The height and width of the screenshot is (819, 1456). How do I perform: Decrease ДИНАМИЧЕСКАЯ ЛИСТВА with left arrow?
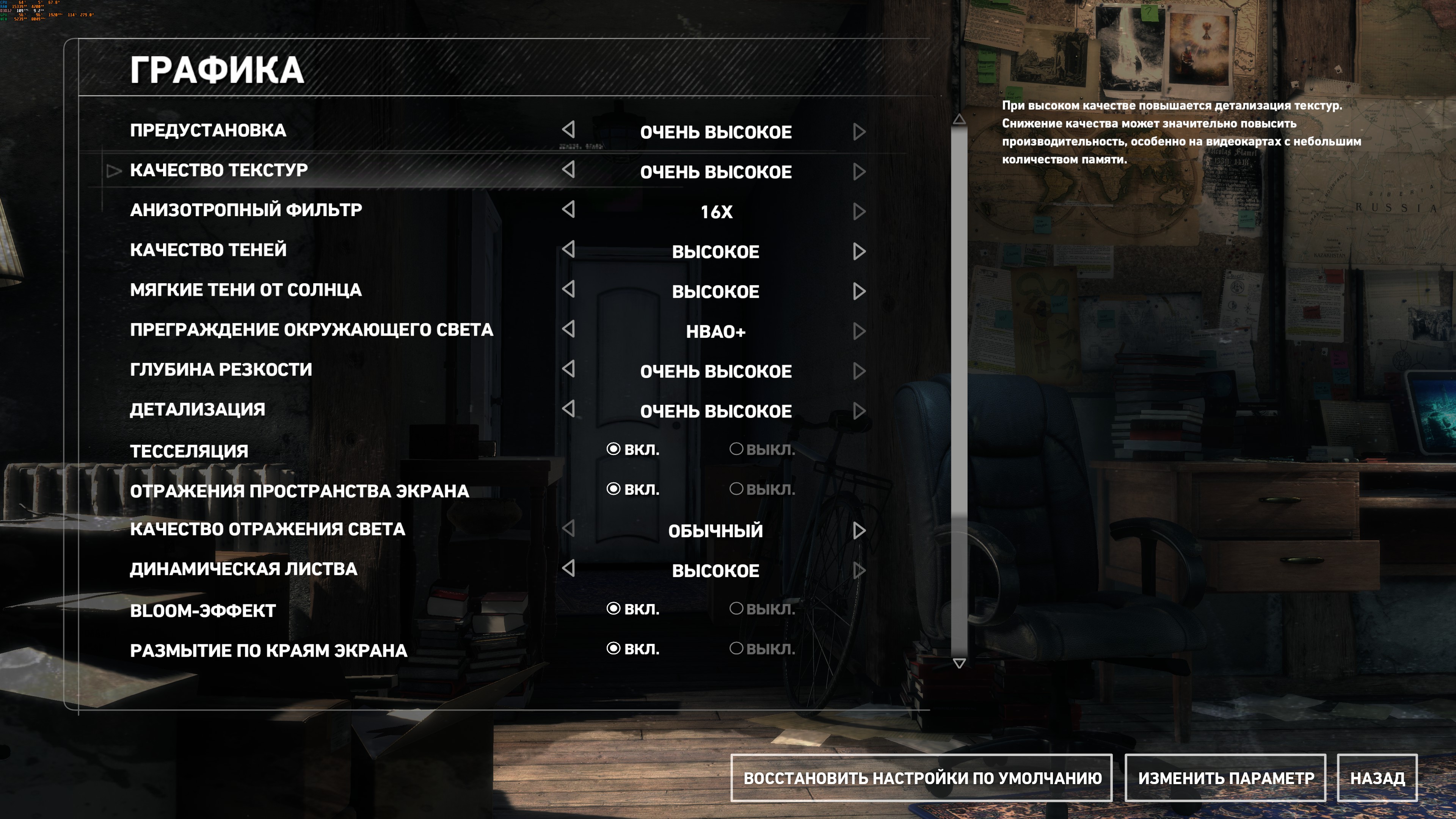point(569,568)
